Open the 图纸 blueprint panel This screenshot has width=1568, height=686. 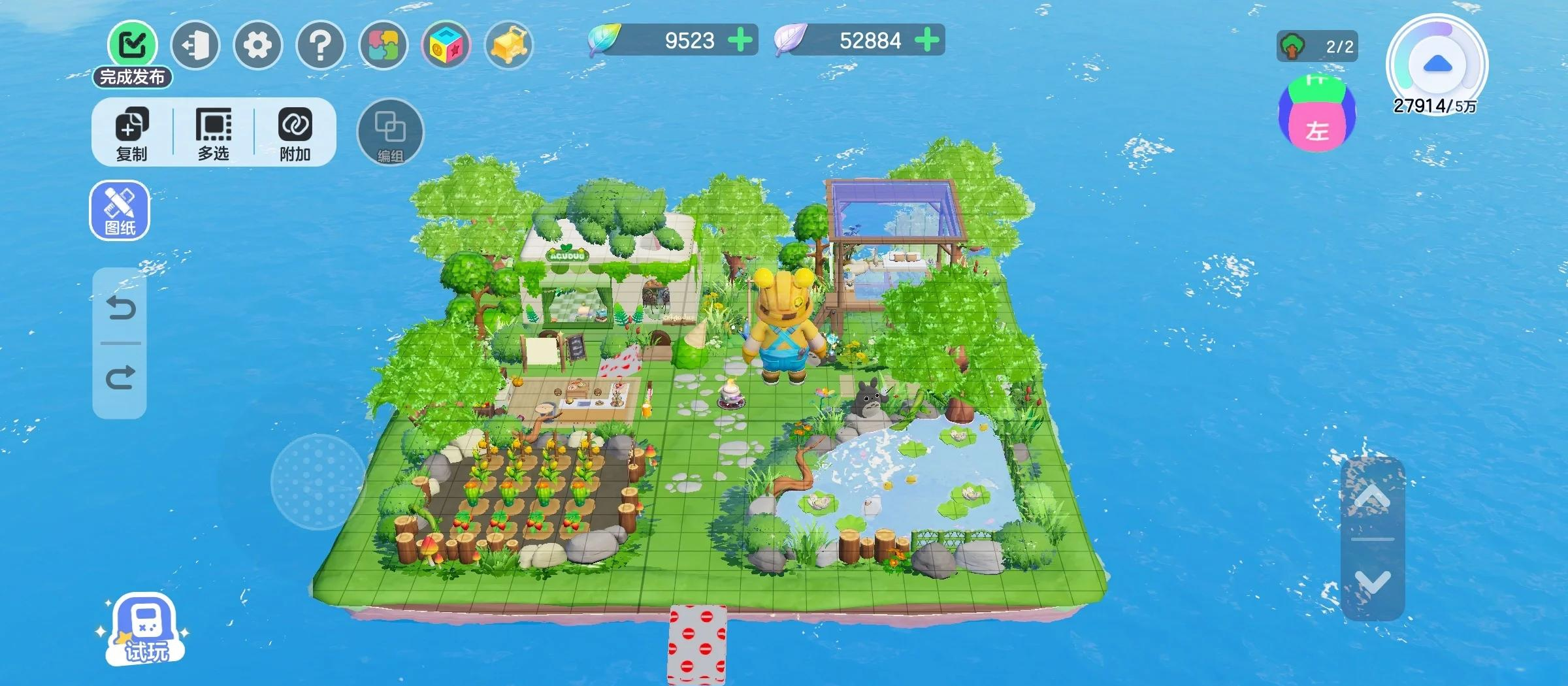pos(120,210)
